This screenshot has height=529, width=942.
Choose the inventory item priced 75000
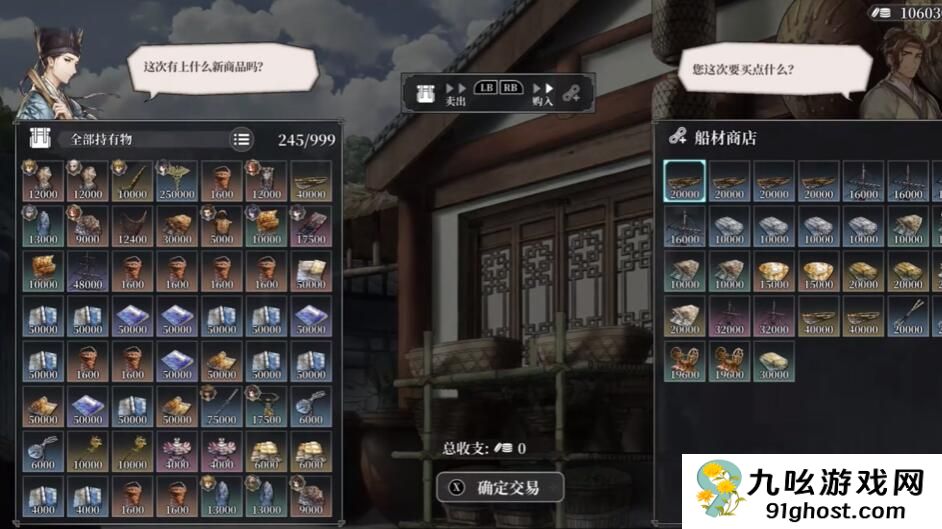(x=221, y=406)
